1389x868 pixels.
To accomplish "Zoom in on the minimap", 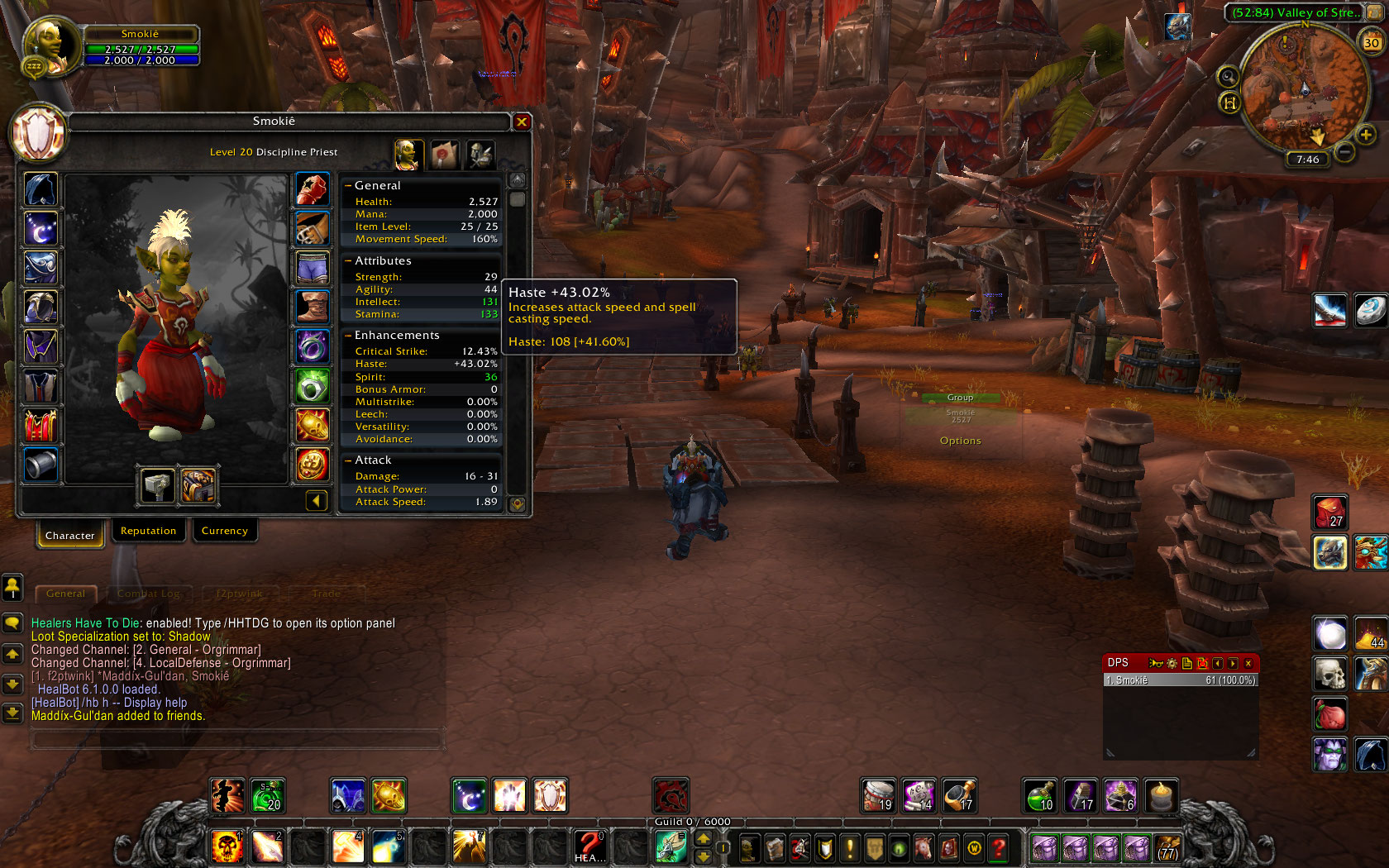I will [x=1366, y=134].
